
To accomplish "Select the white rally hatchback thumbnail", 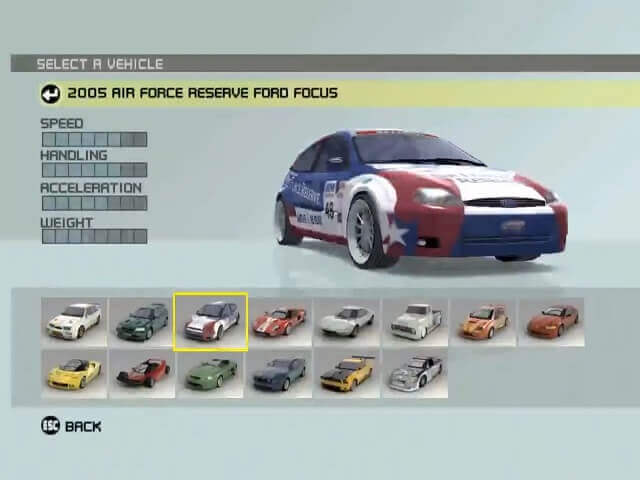I will point(75,321).
